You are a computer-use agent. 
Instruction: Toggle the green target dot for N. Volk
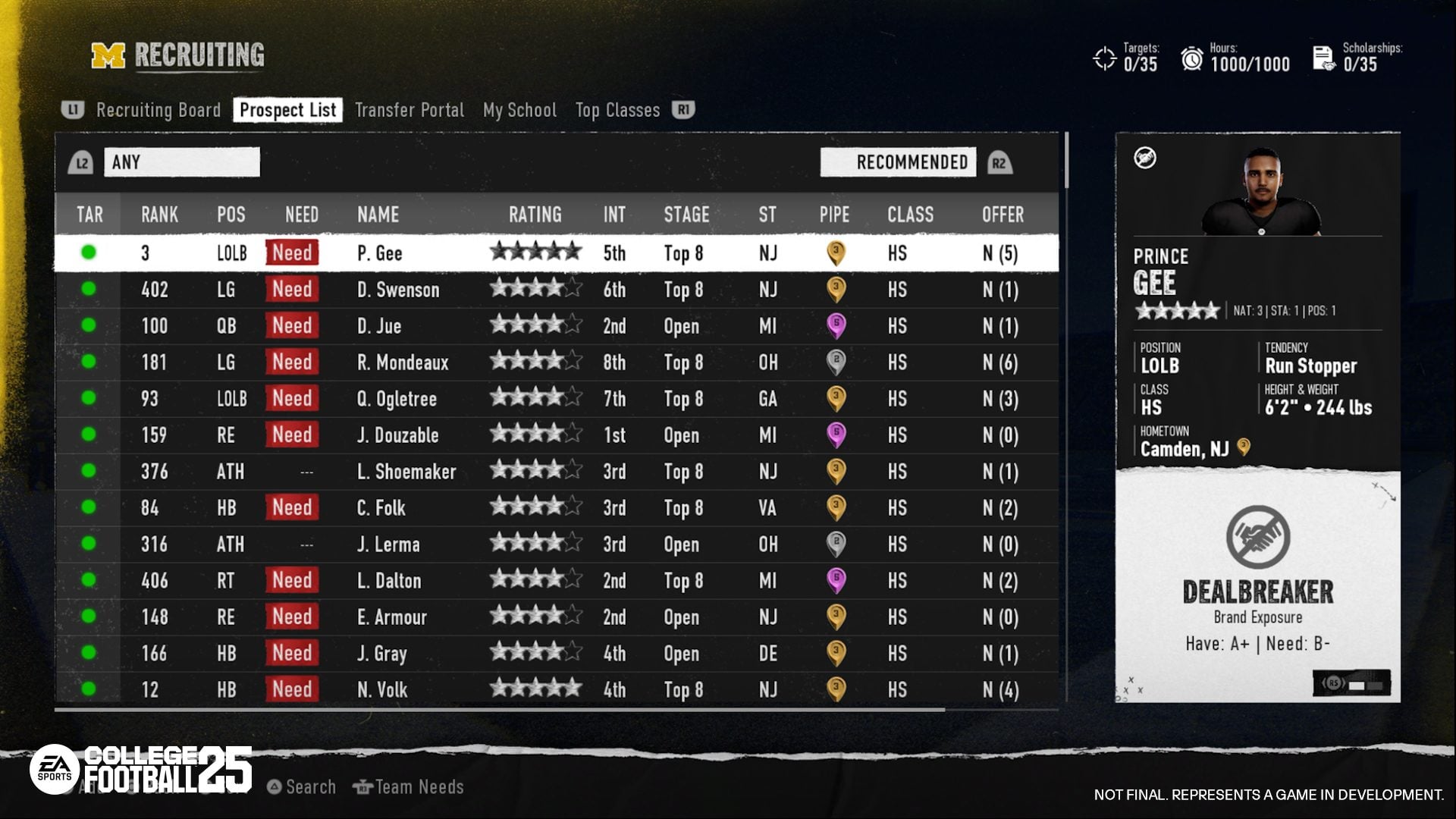89,690
